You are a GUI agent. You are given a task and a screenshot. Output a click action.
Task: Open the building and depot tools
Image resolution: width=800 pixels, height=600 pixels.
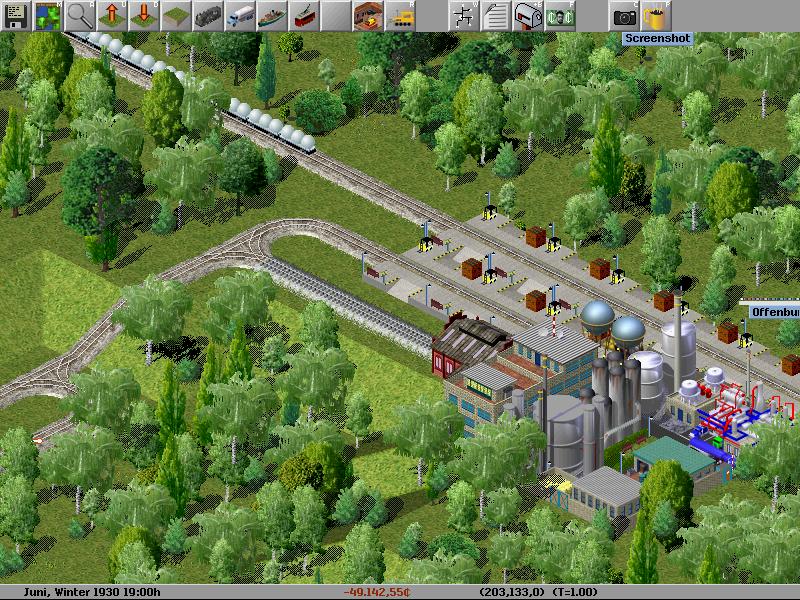point(368,15)
